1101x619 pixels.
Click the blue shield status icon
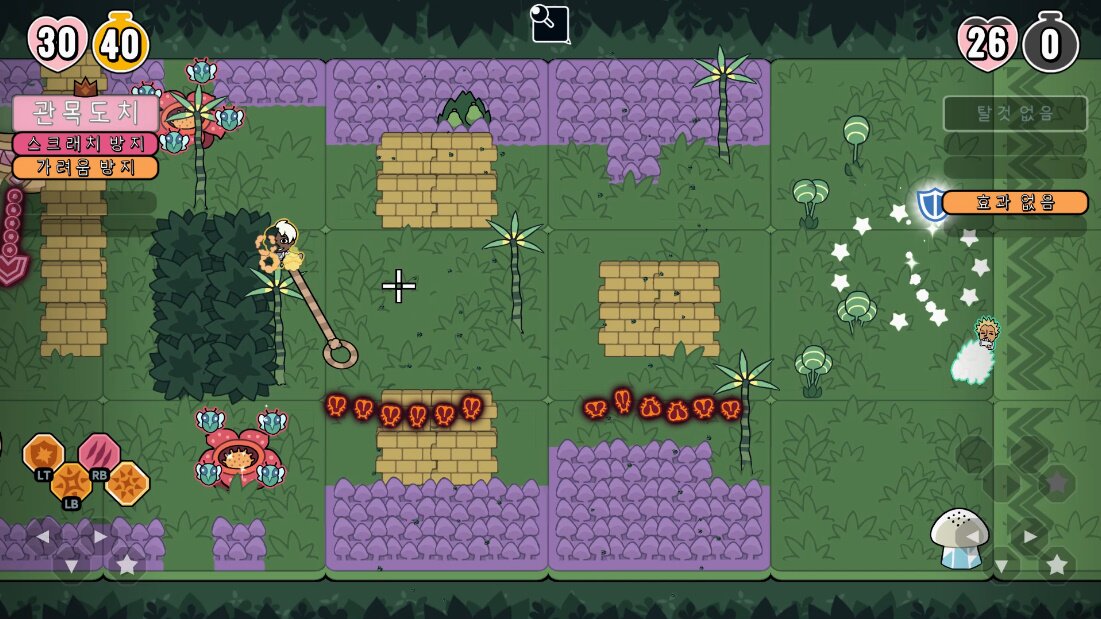[932, 203]
